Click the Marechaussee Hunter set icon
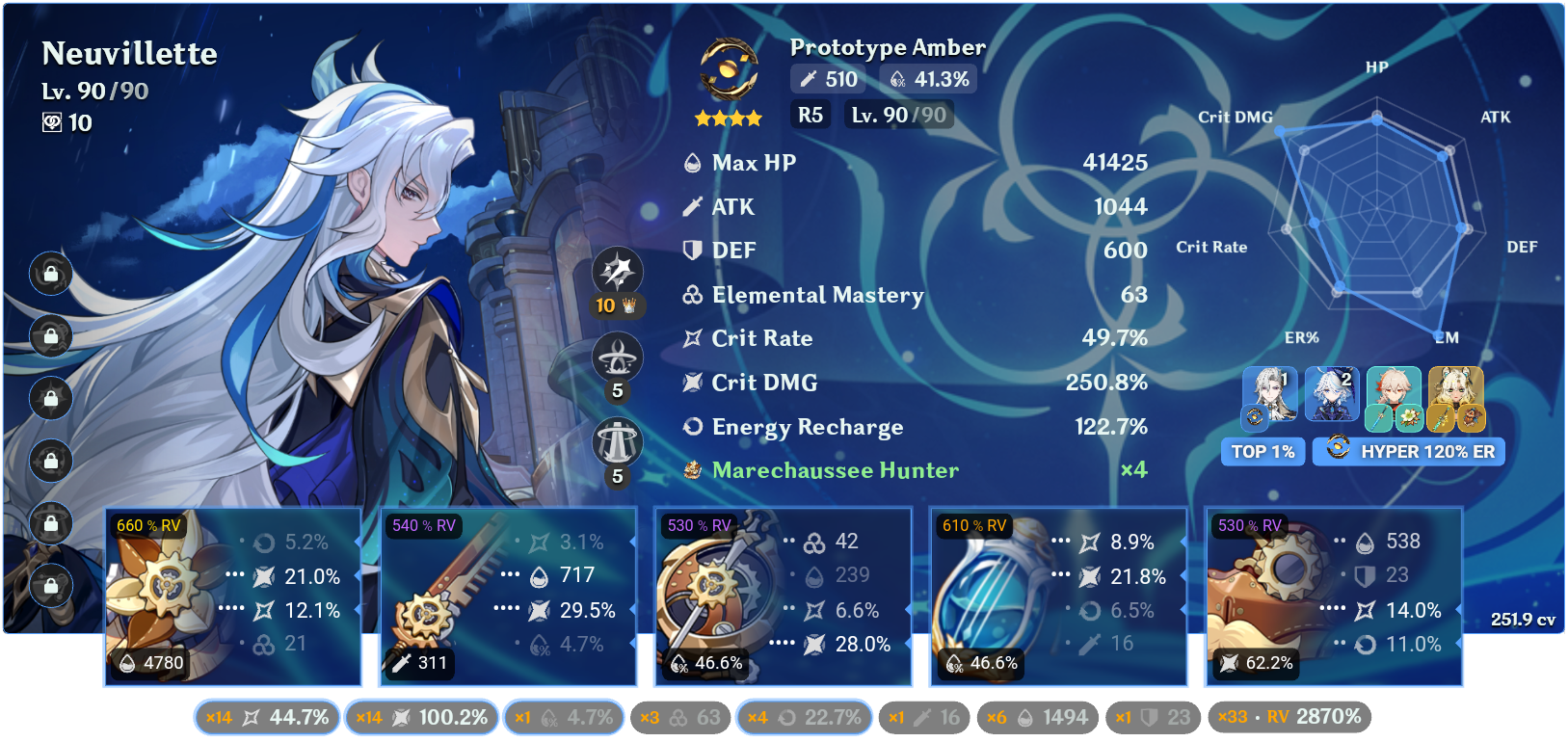1568x742 pixels. pos(692,470)
